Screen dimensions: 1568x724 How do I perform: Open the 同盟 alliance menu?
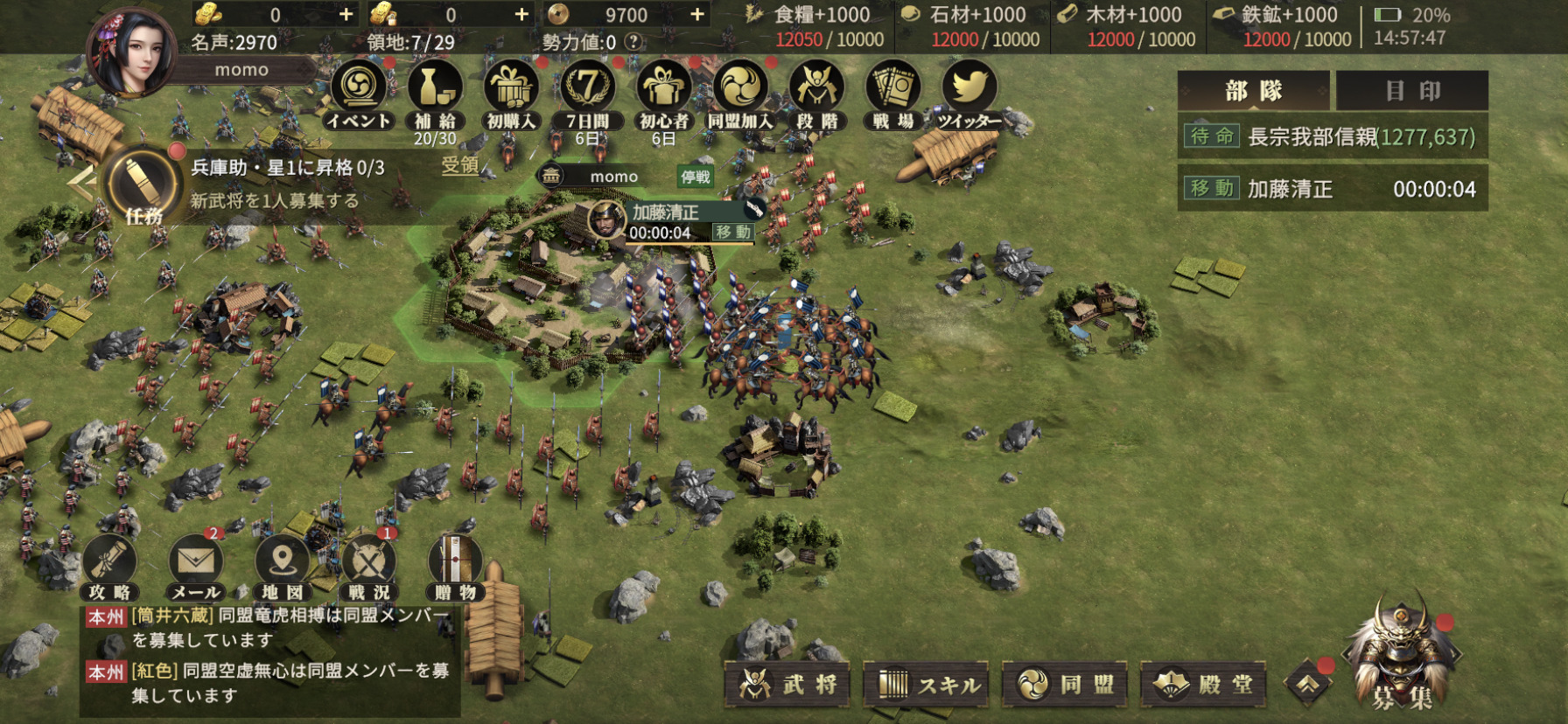[1065, 685]
